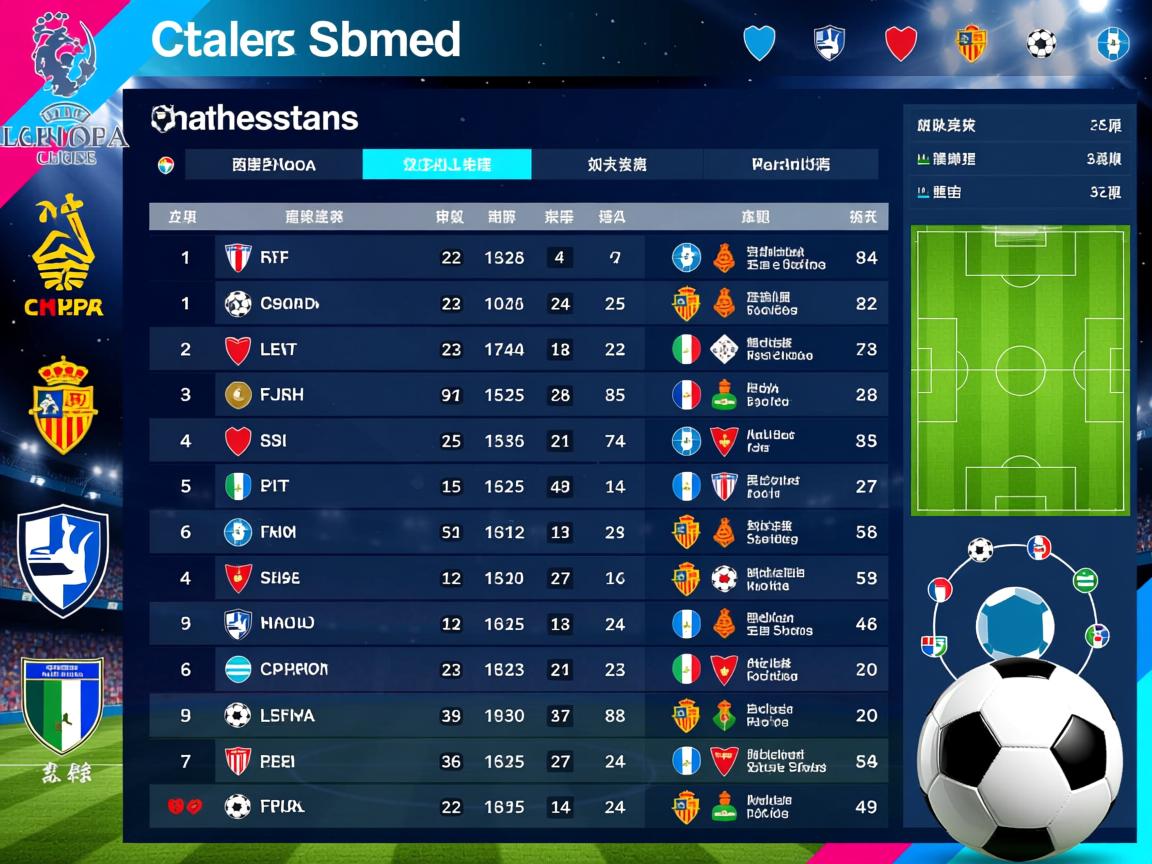Click the soccer ball icon in top bar

point(1041,43)
